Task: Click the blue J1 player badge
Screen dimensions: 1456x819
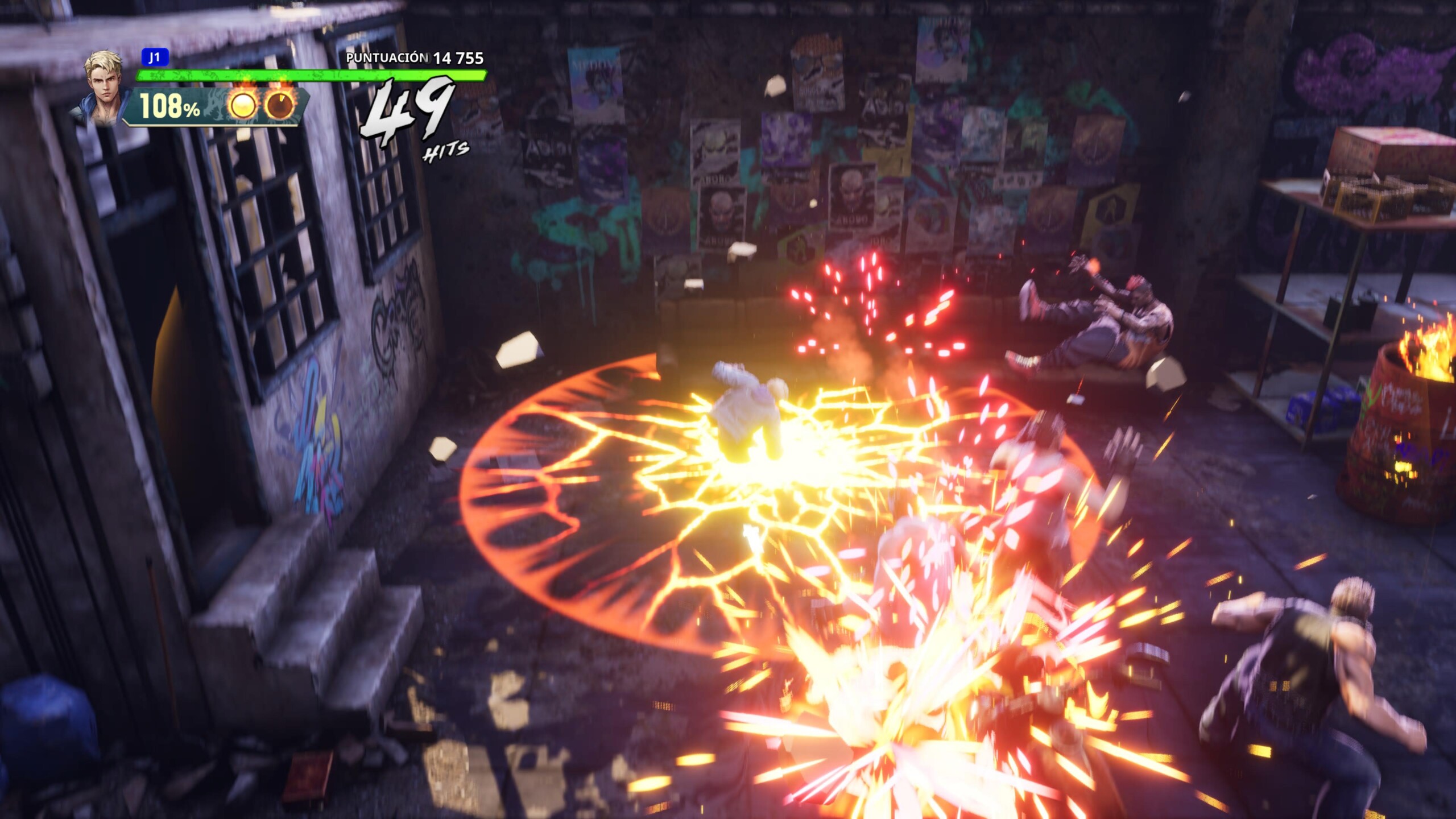Action: coord(155,57)
